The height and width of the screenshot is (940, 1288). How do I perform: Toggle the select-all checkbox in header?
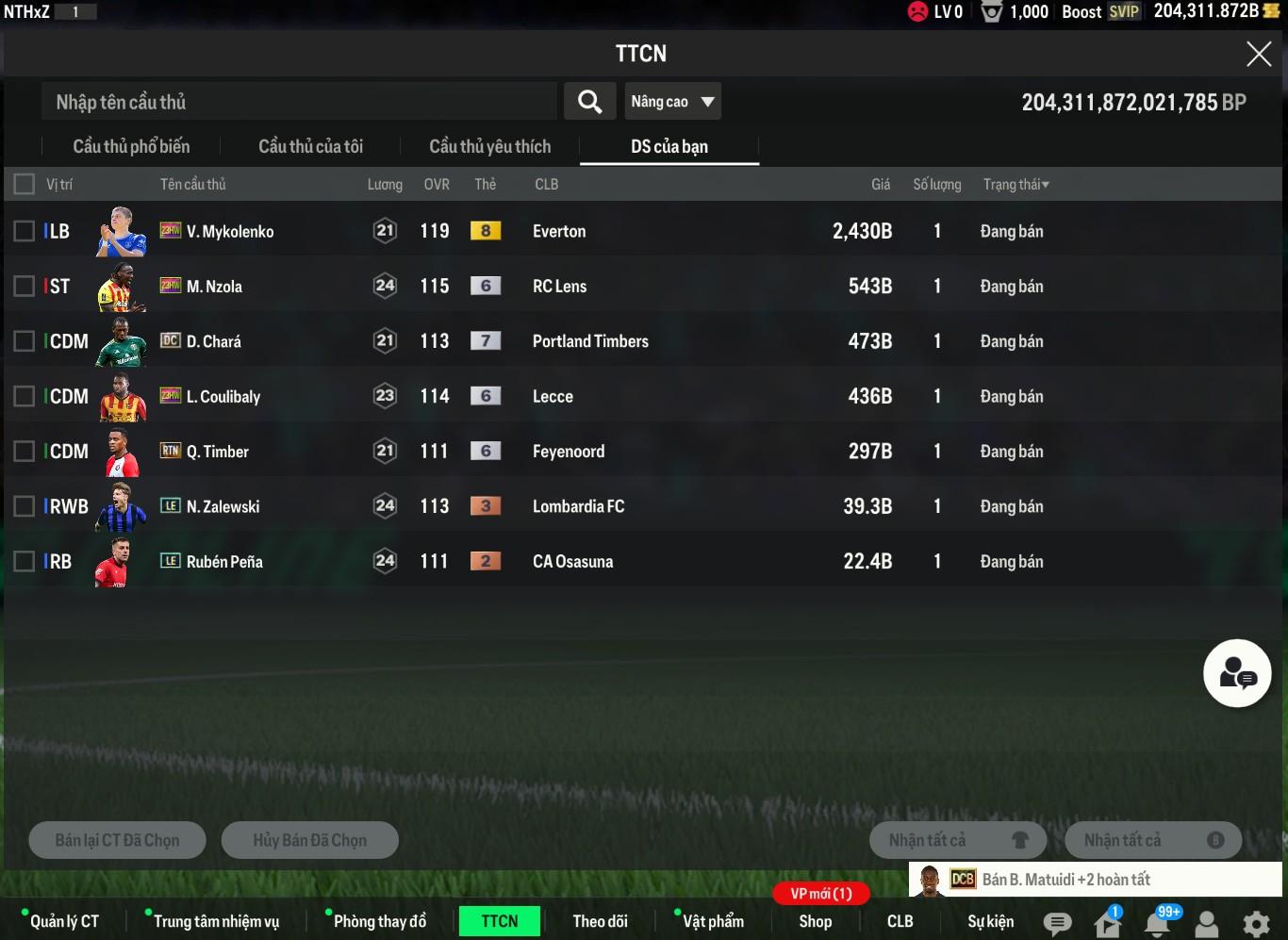coord(25,184)
